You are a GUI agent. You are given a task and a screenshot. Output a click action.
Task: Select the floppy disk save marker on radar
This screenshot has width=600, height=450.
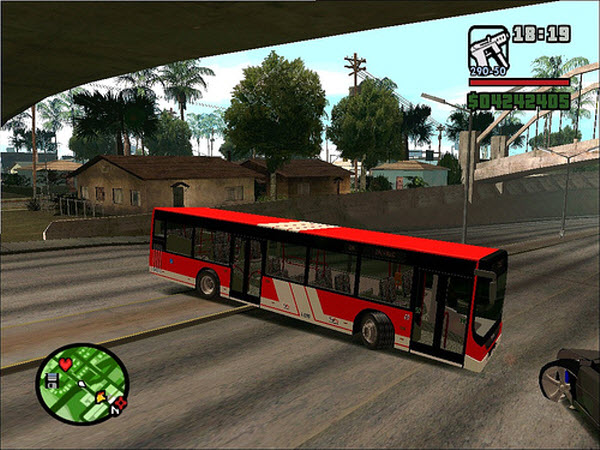pos(50,379)
